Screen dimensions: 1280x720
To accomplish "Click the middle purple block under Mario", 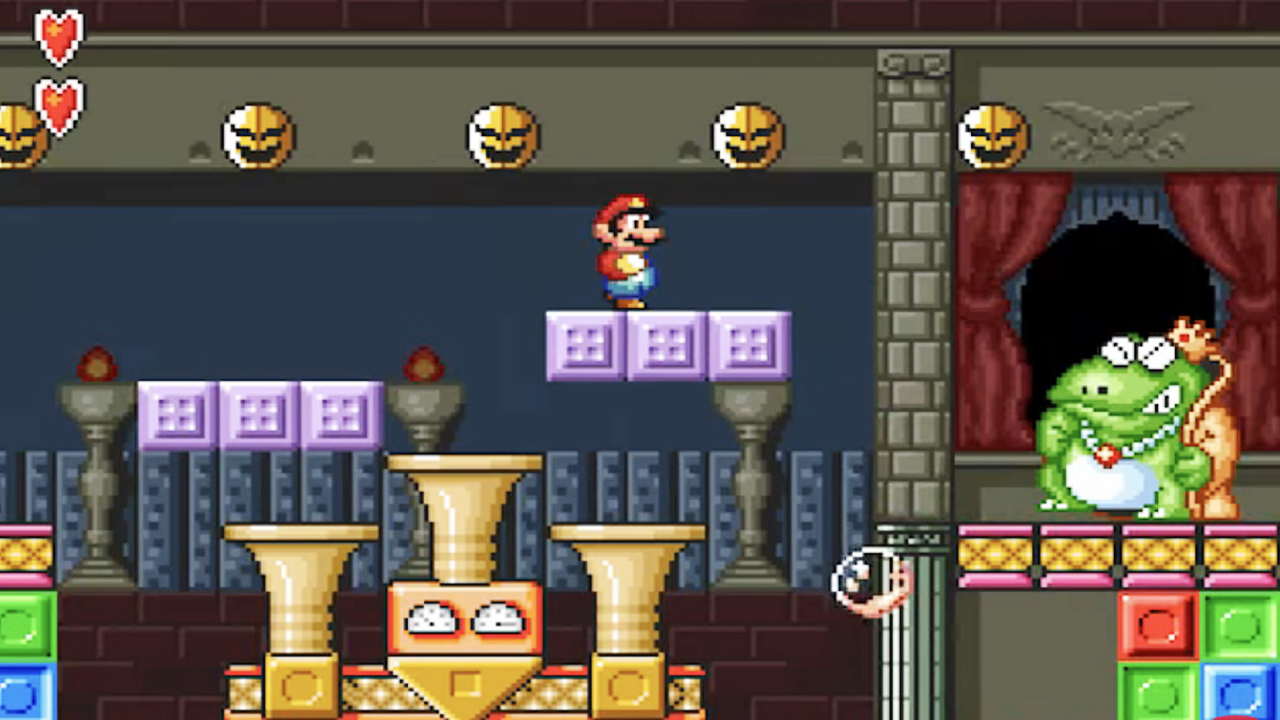I will coord(668,345).
